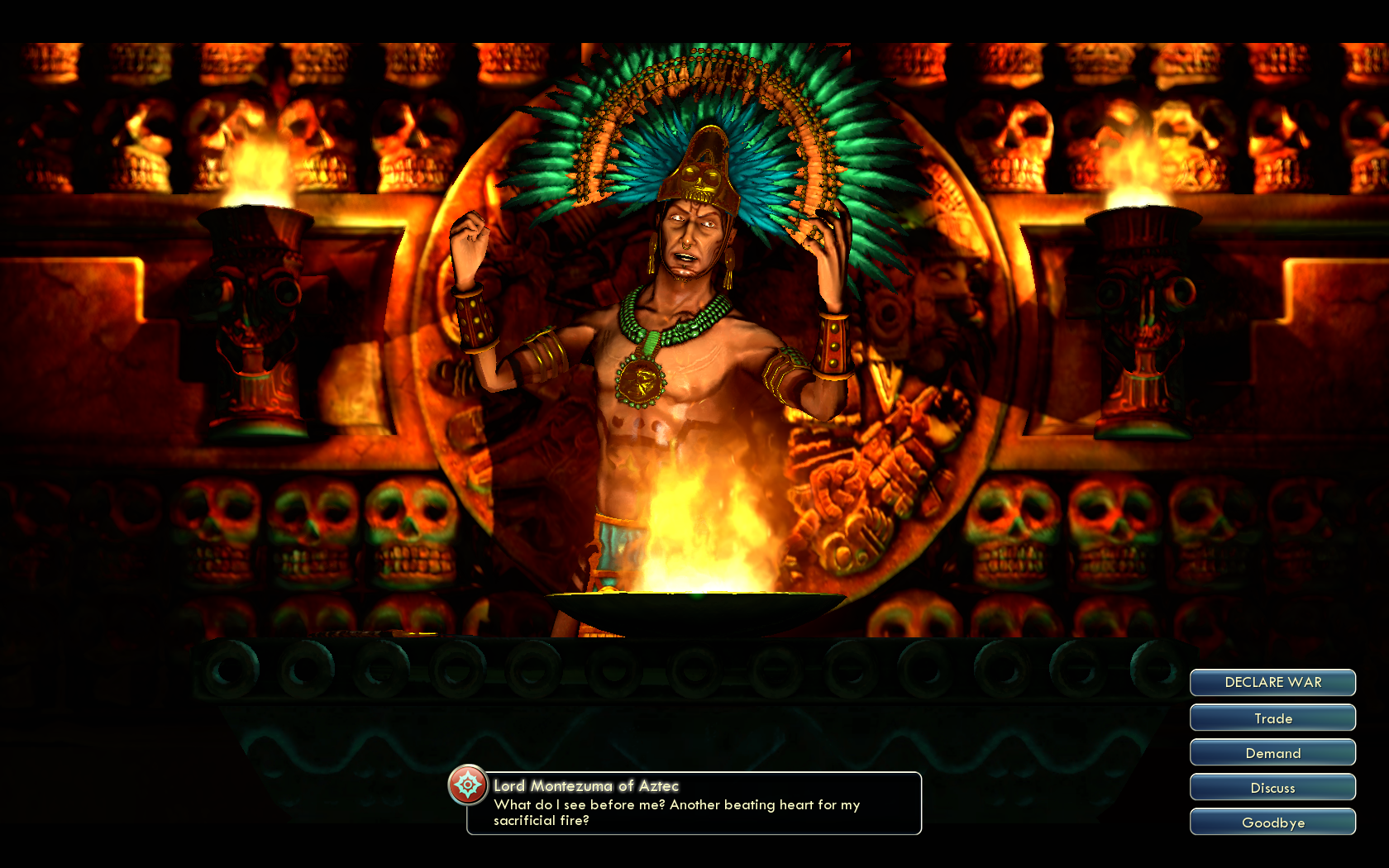Screen dimensions: 1389x868
Task: Click the Aztec civilization emblem icon
Action: coord(468,785)
